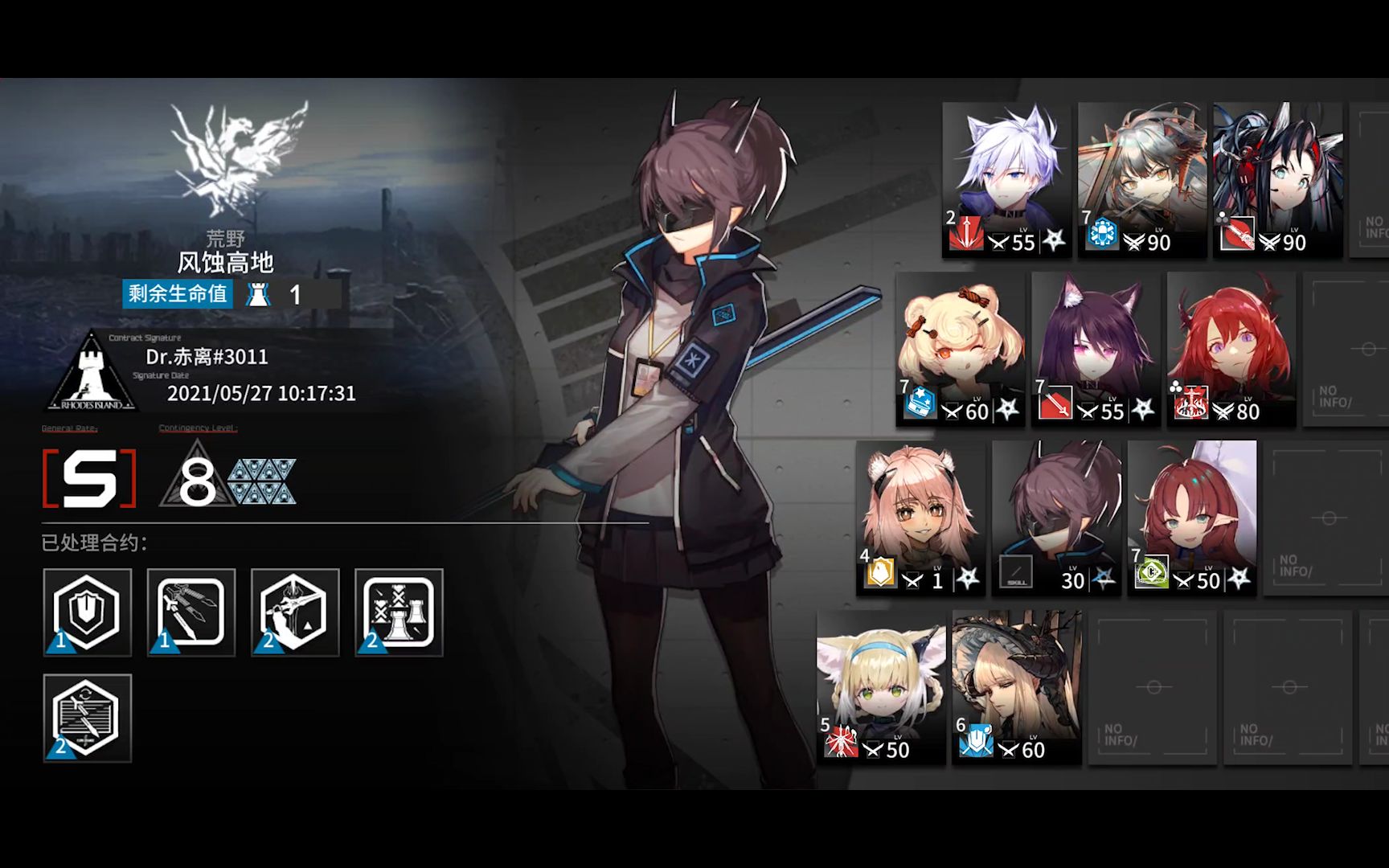Pick the purple-haired cat-eared operator
1389x868 pixels.
pyautogui.click(x=1096, y=347)
